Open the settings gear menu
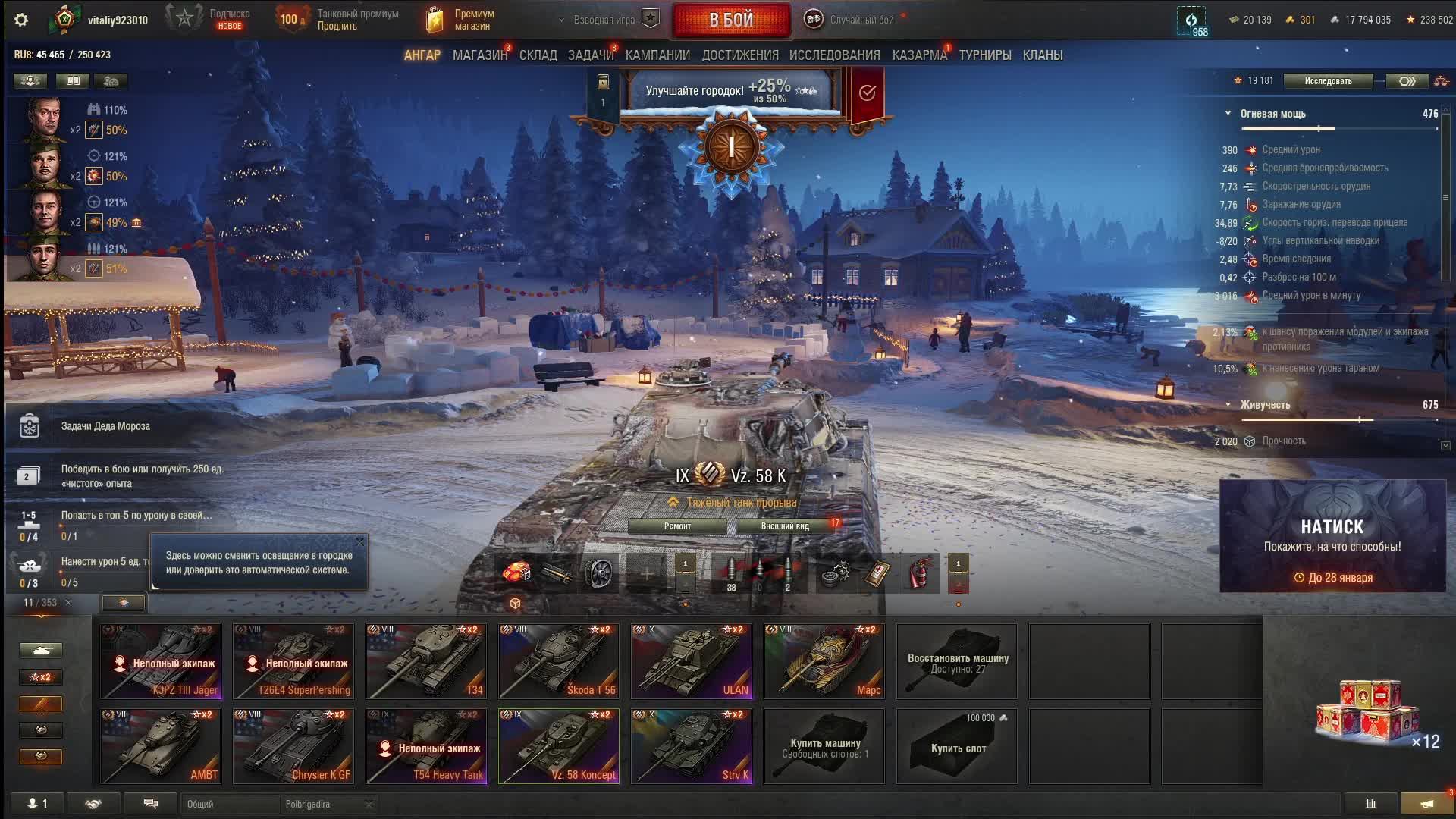Image resolution: width=1456 pixels, height=819 pixels. click(x=21, y=20)
